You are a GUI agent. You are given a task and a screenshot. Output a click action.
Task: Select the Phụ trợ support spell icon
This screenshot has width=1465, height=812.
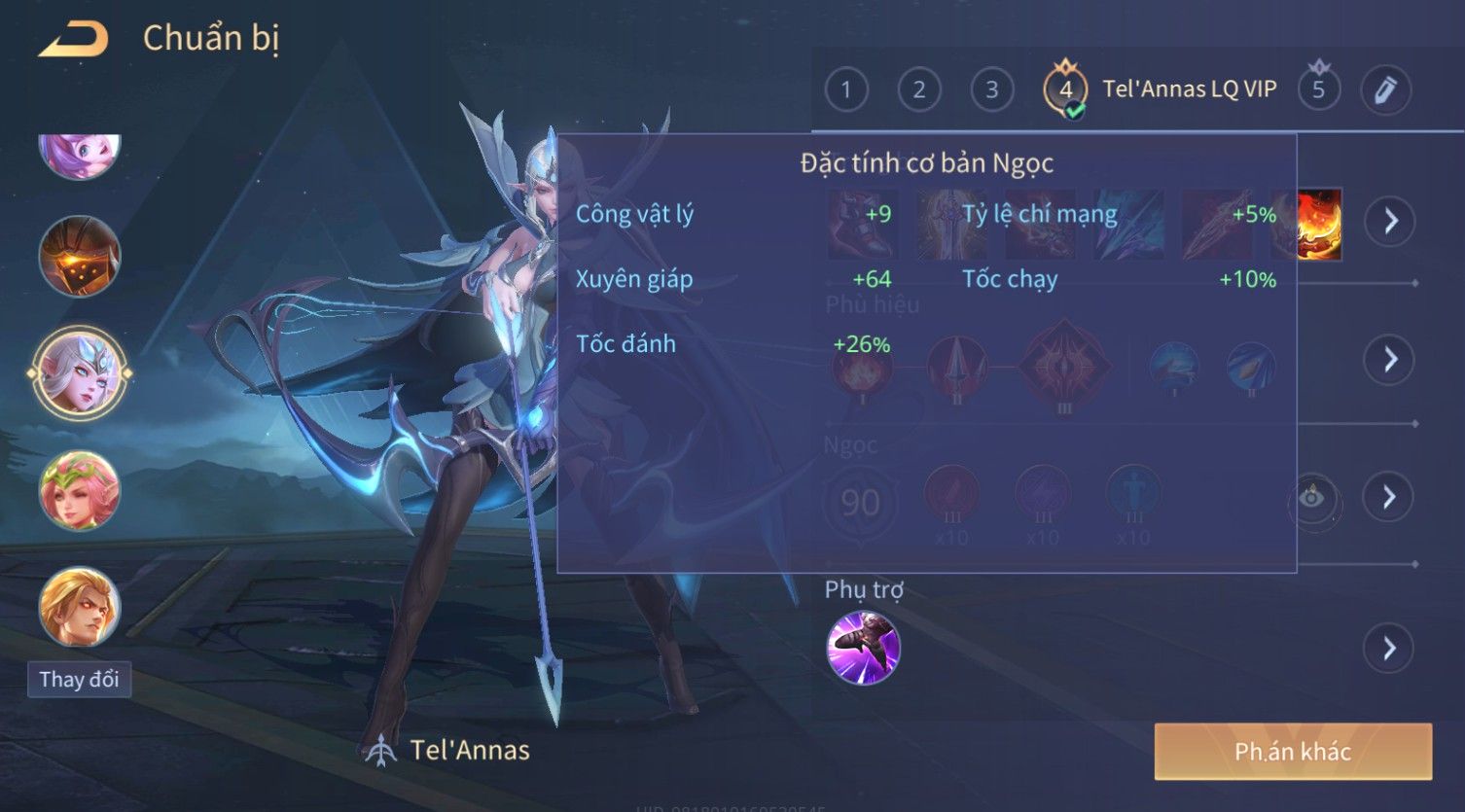863,648
